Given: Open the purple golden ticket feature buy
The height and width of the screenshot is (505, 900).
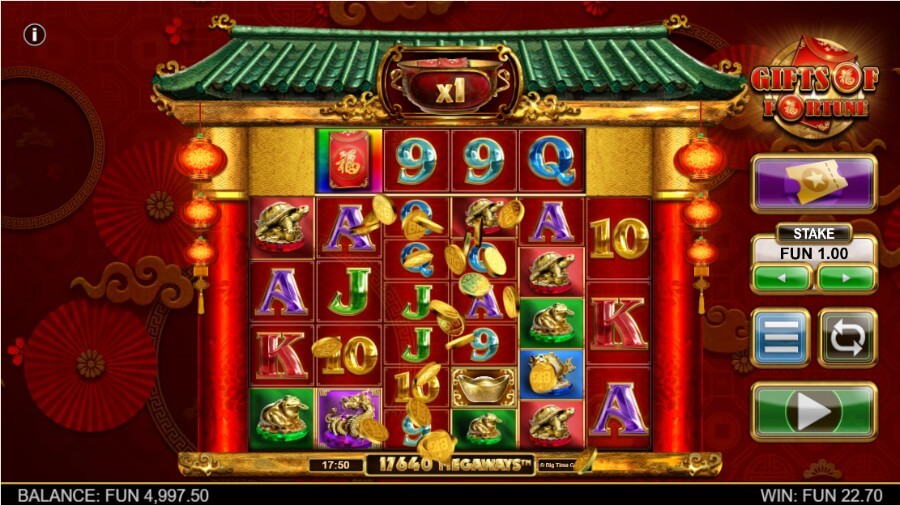Looking at the screenshot, I should coord(813,183).
